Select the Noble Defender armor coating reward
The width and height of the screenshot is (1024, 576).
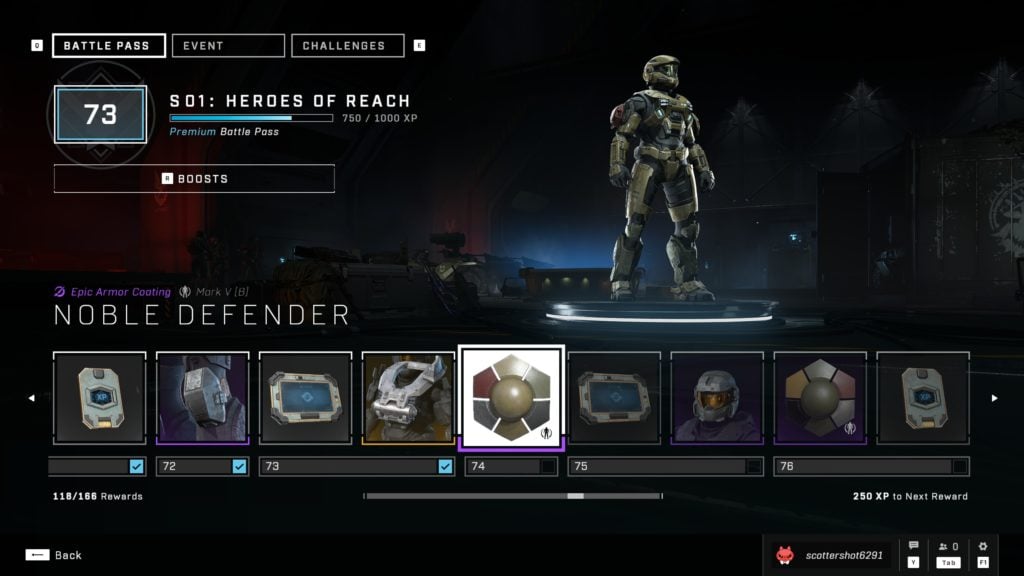coord(511,398)
